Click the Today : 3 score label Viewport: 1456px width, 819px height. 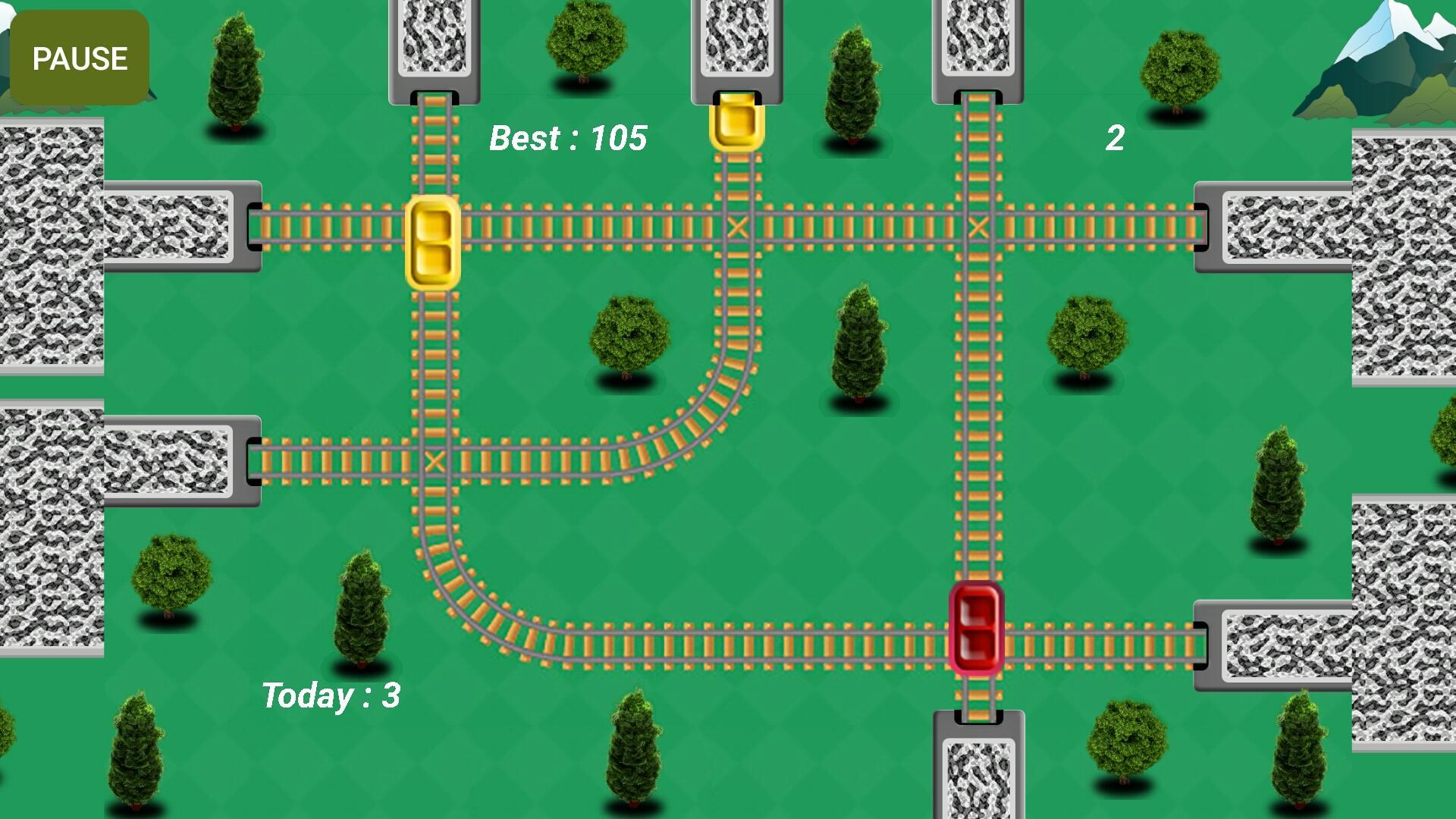331,695
